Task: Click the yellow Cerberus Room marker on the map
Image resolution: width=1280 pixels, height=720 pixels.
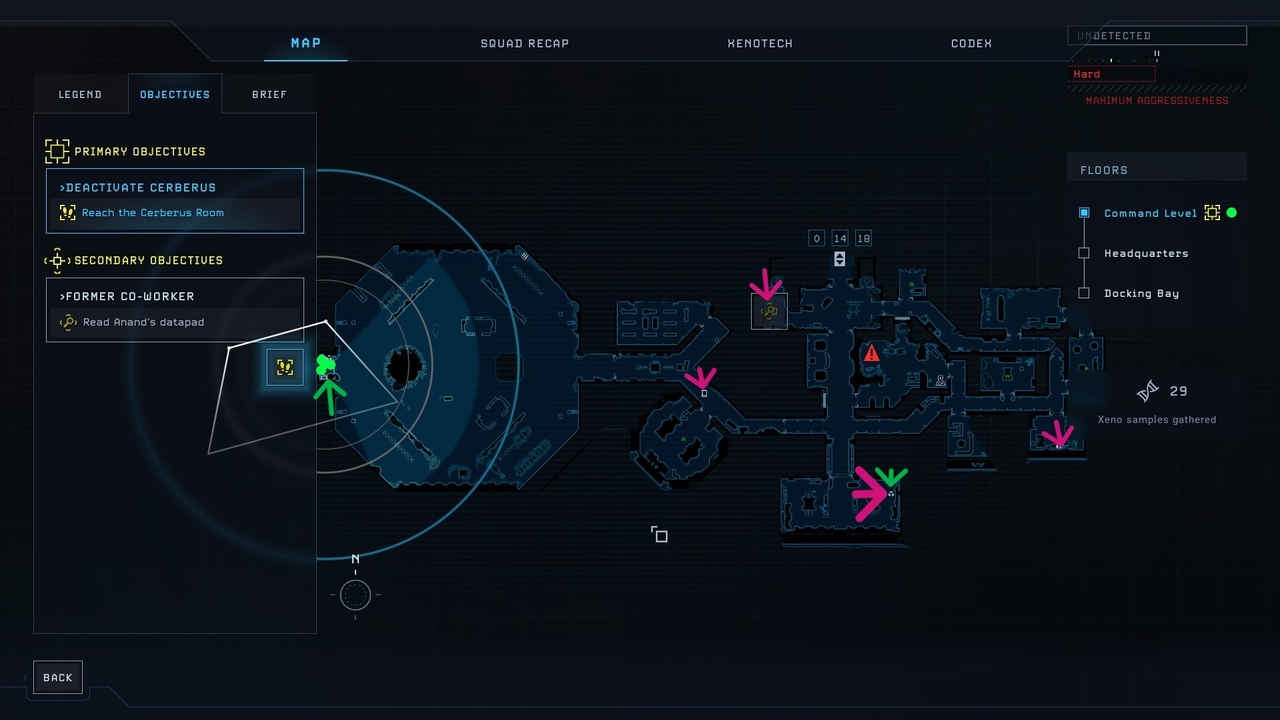Action: 285,367
